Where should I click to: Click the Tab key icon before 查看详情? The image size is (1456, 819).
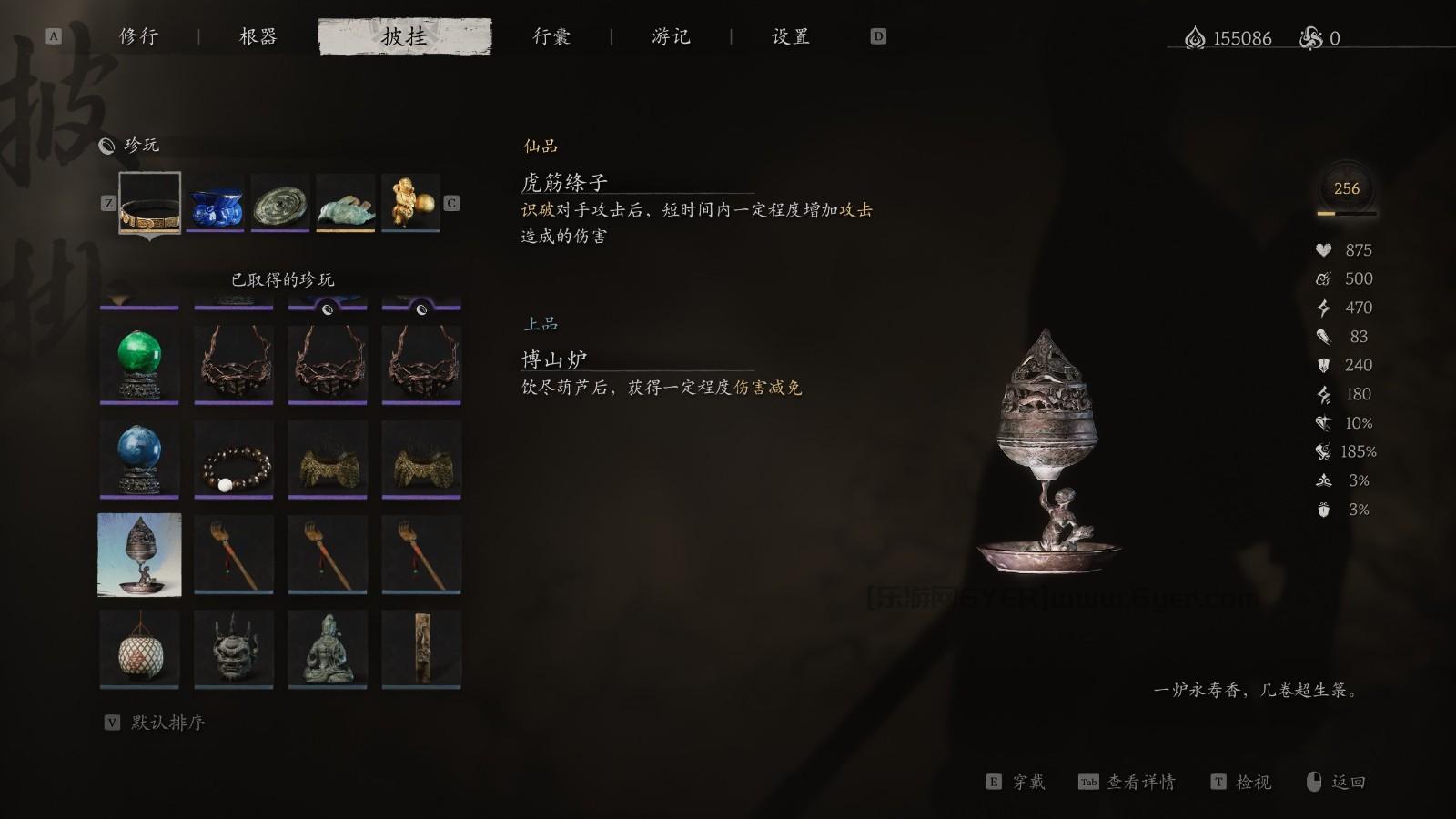1088,782
